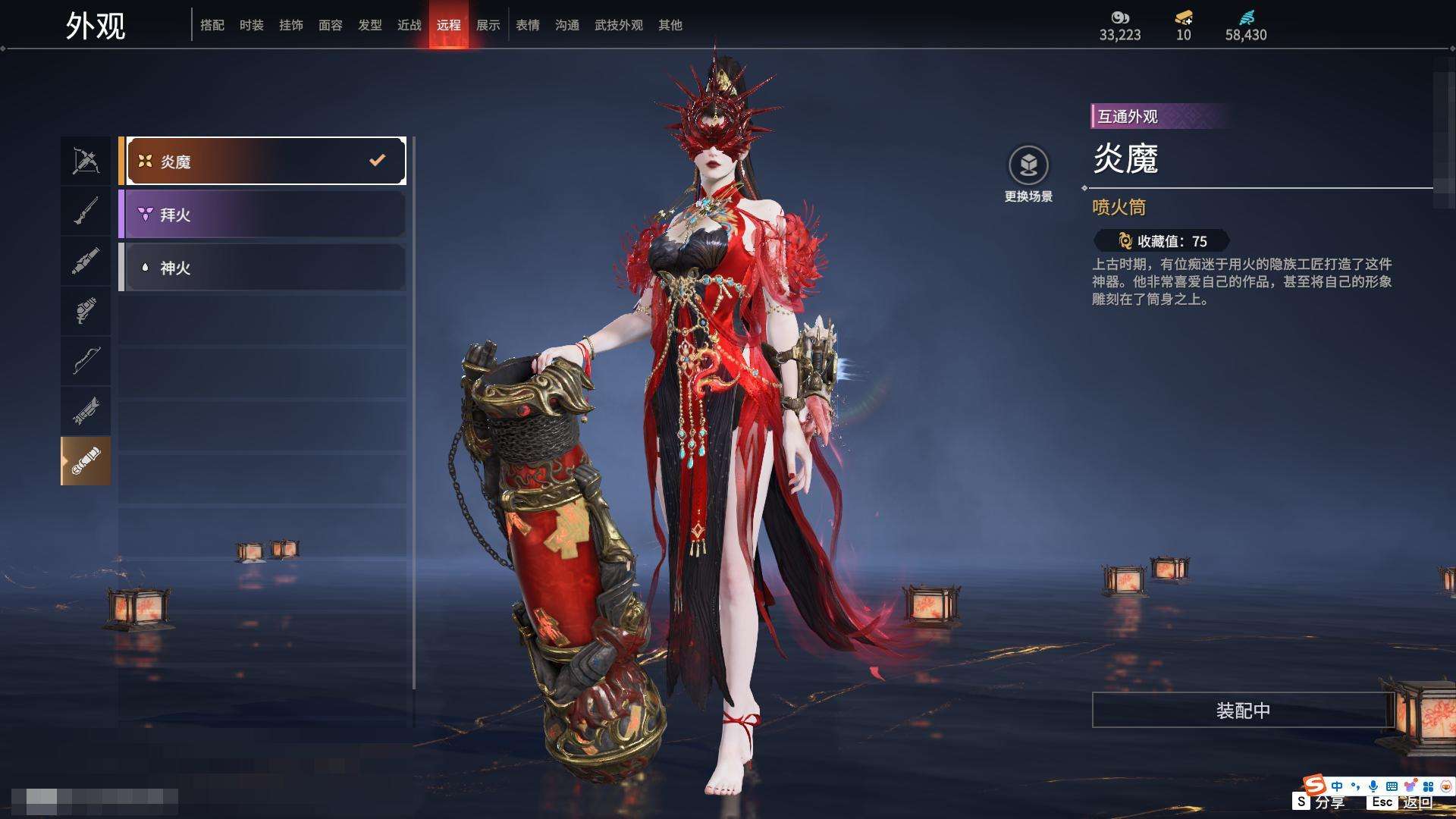
Task: Switch to the 其他 tab
Action: tap(670, 25)
